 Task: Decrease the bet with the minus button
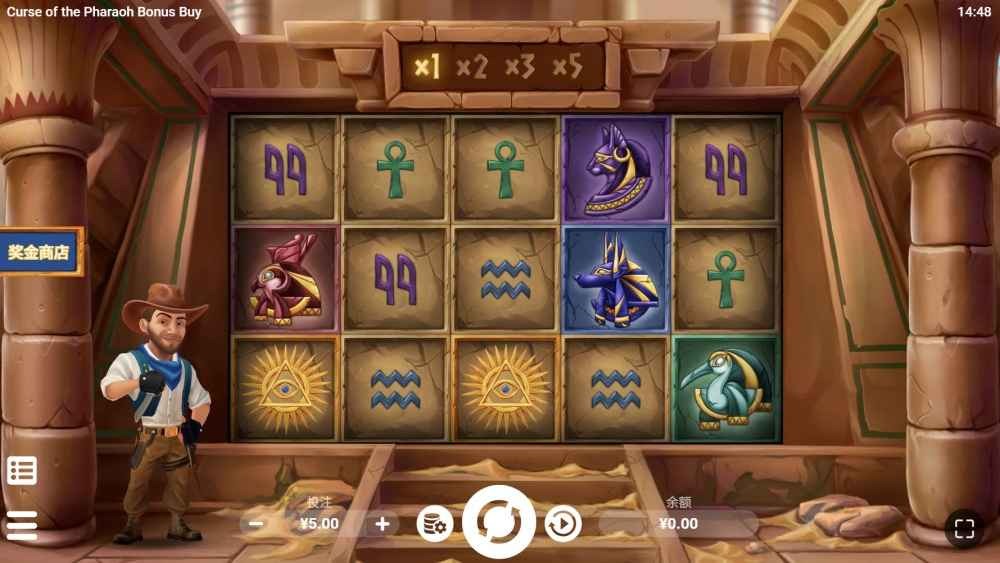click(x=256, y=523)
